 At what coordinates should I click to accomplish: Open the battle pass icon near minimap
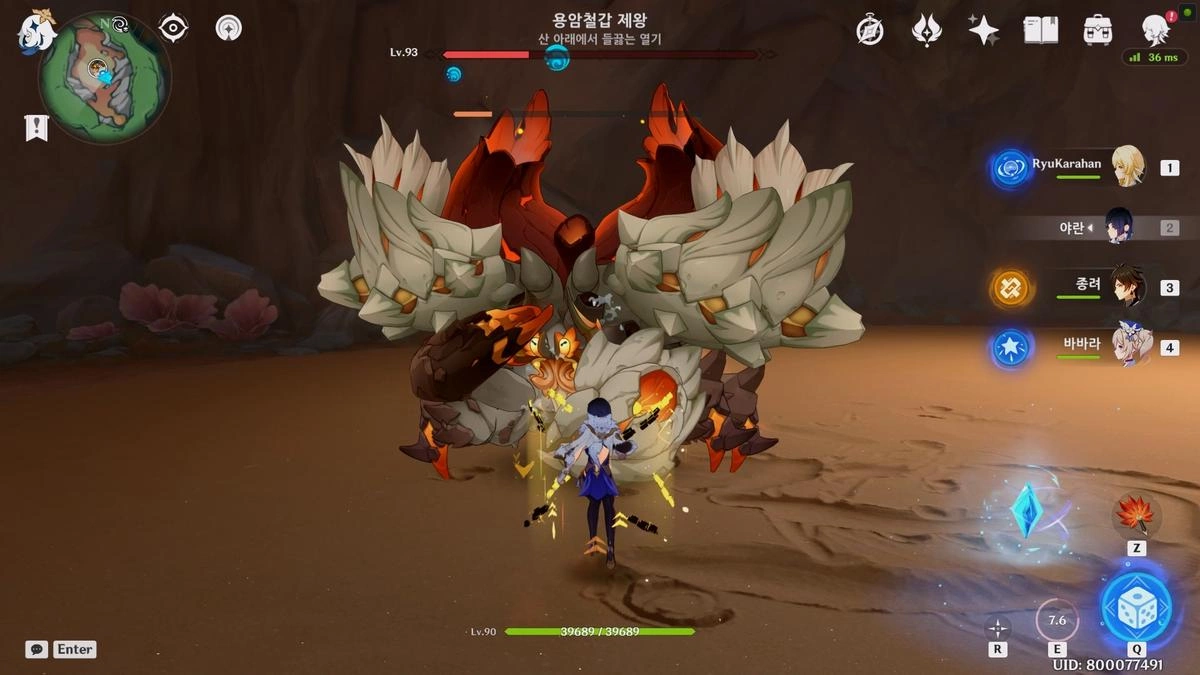pos(229,28)
